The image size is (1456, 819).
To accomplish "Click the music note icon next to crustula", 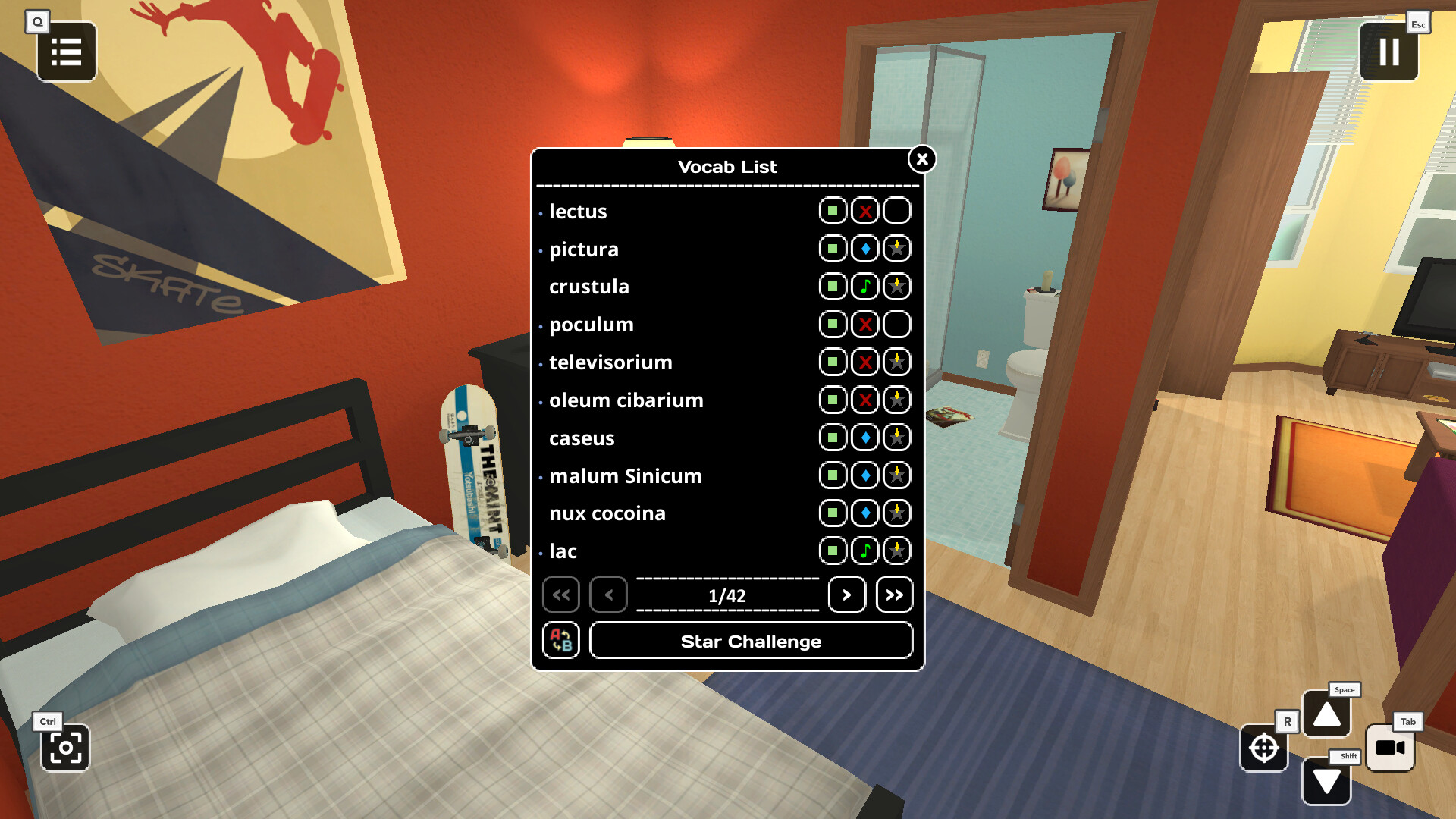I will click(x=864, y=286).
